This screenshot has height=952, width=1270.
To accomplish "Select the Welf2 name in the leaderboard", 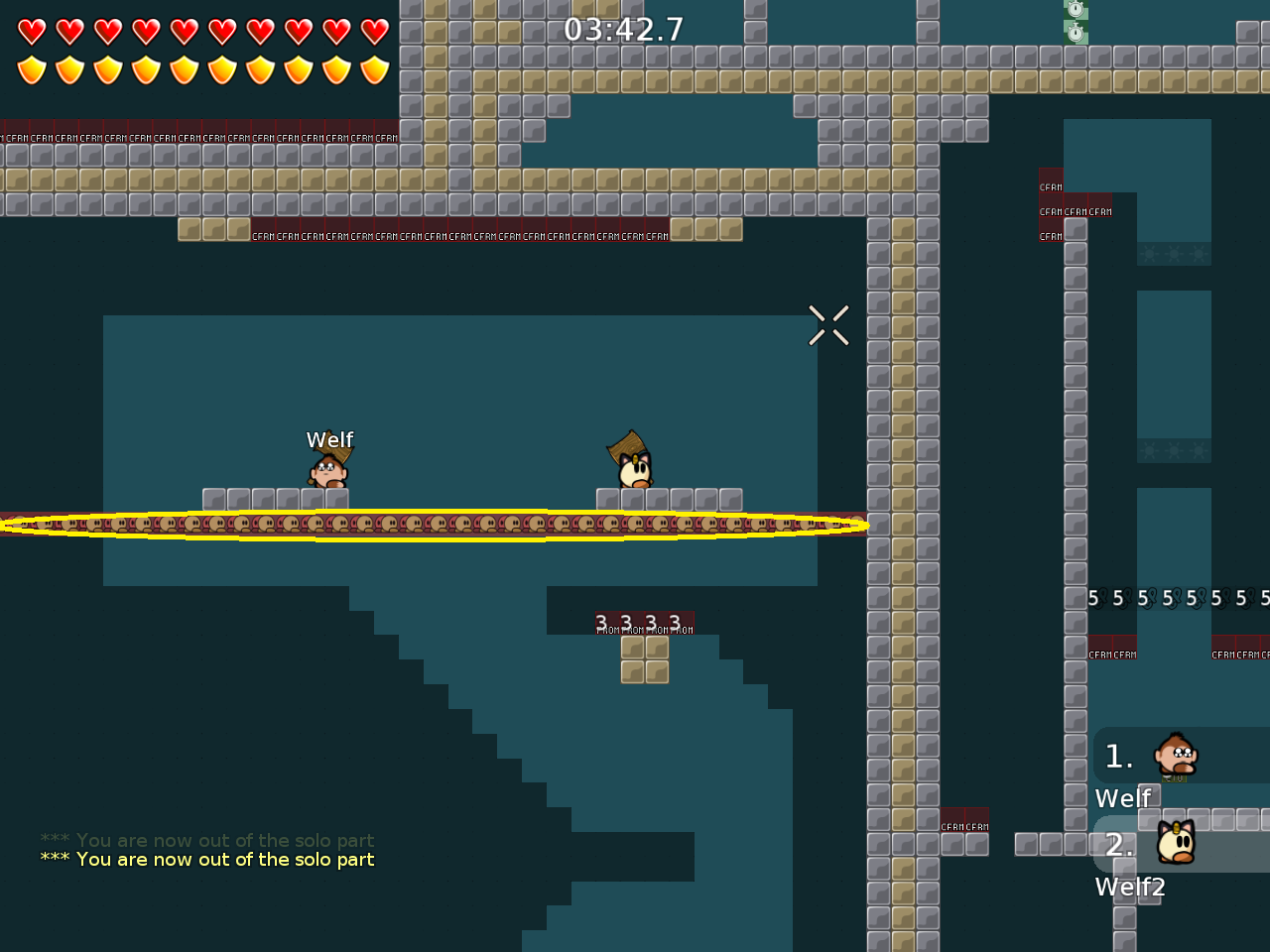I will coord(1130,887).
